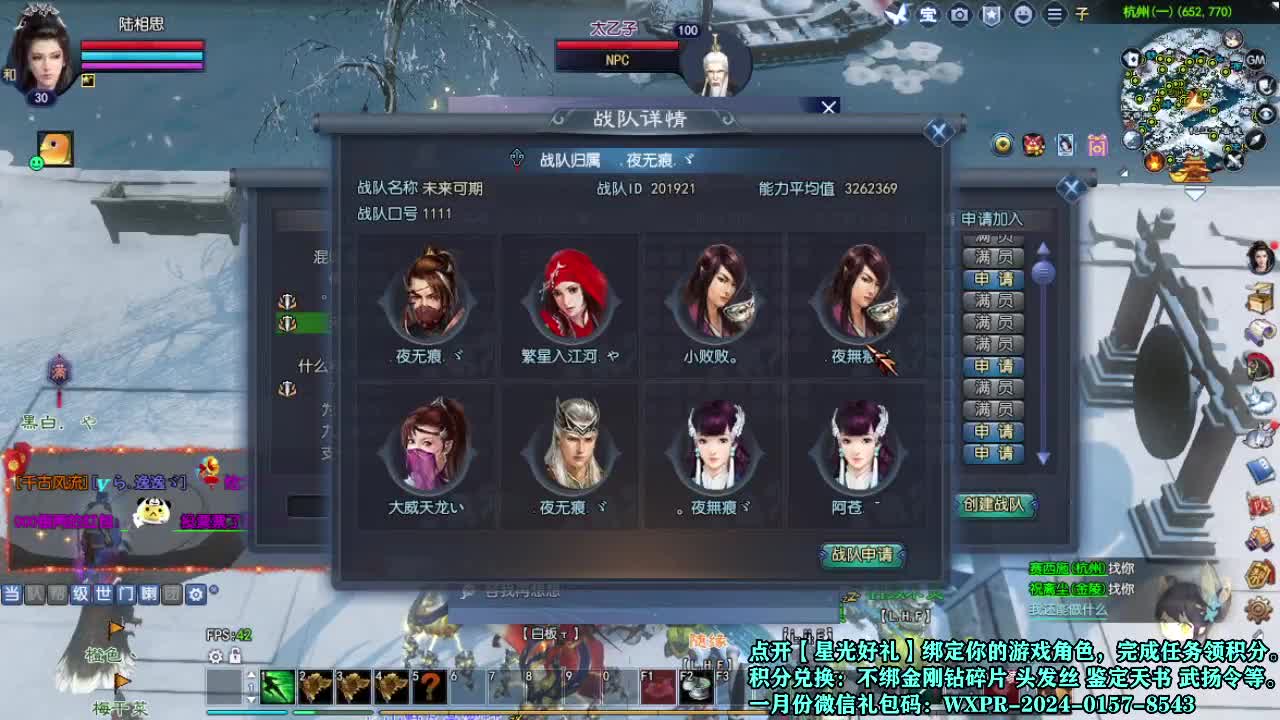The image size is (1280, 720).
Task: Click the compass icon on the minimap border
Action: point(1255,140)
